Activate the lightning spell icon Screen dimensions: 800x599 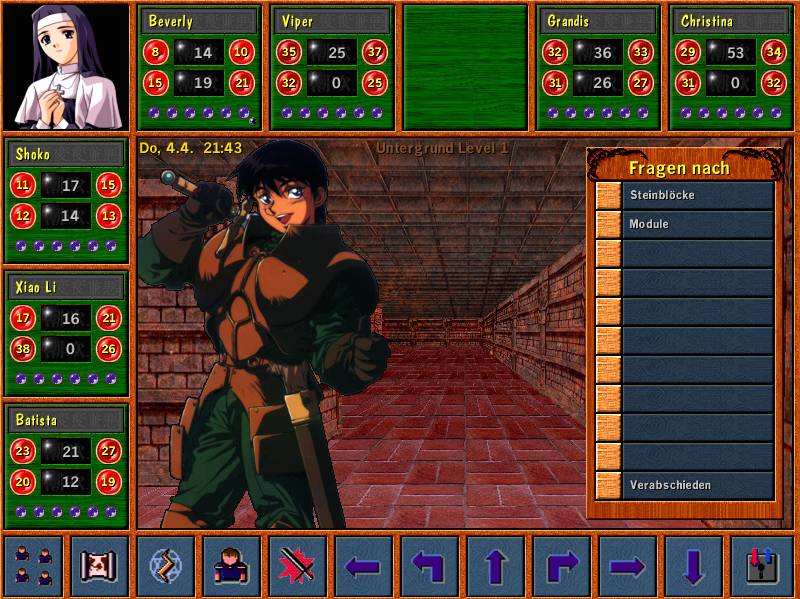pyautogui.click(x=165, y=566)
